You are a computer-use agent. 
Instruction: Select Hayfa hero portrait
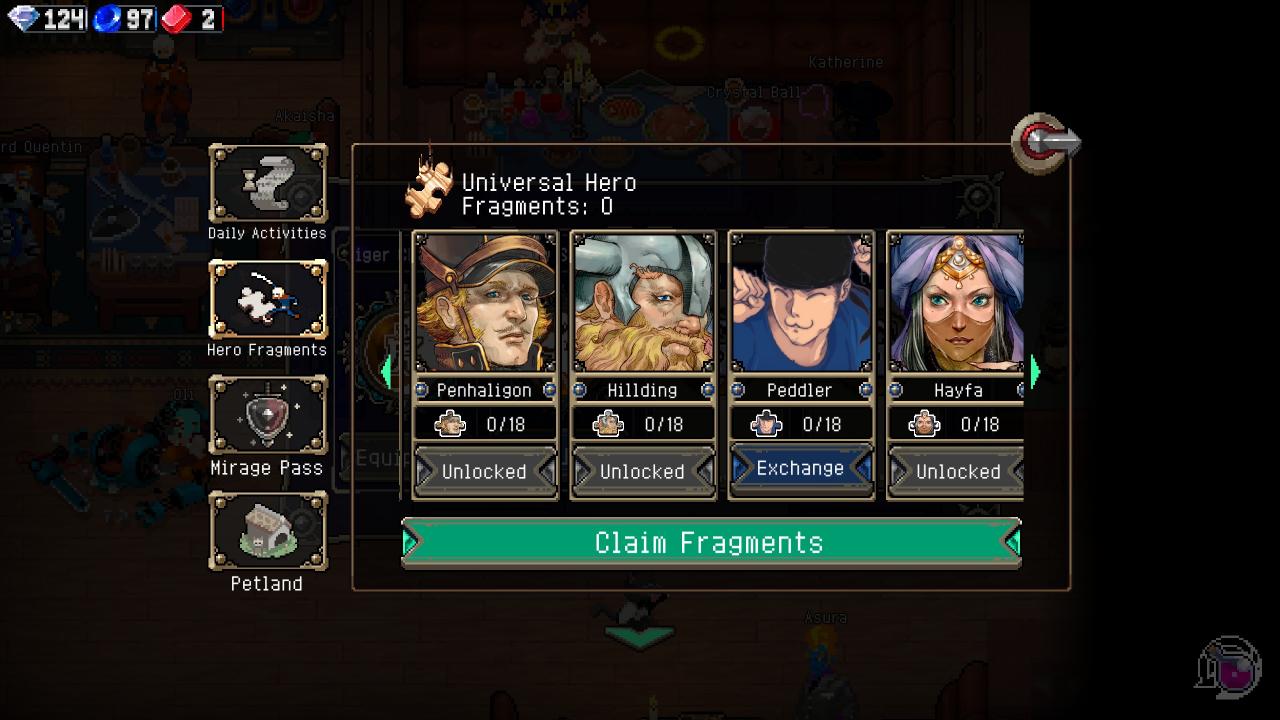pyautogui.click(x=957, y=303)
